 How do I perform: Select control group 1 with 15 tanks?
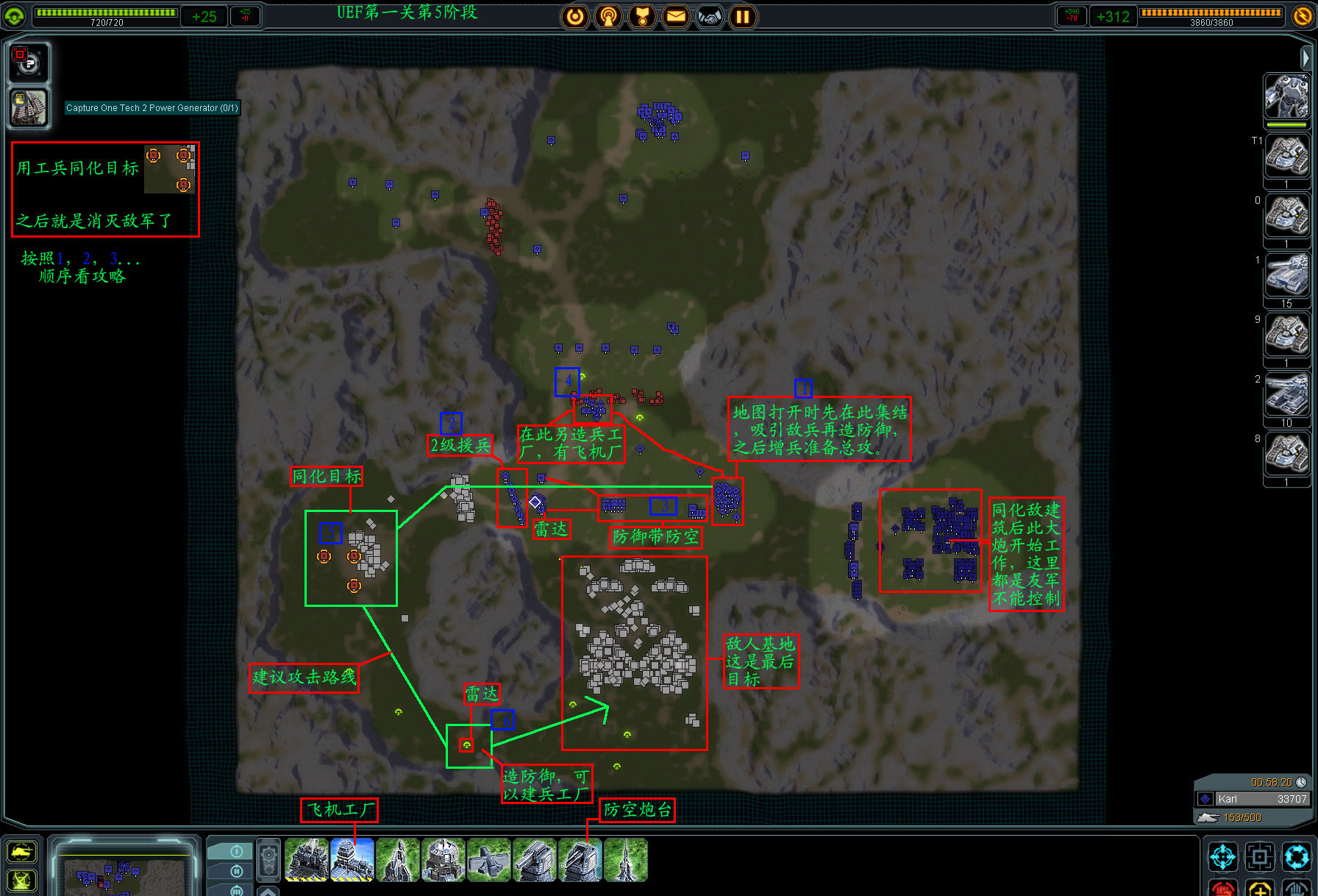pos(1286,275)
